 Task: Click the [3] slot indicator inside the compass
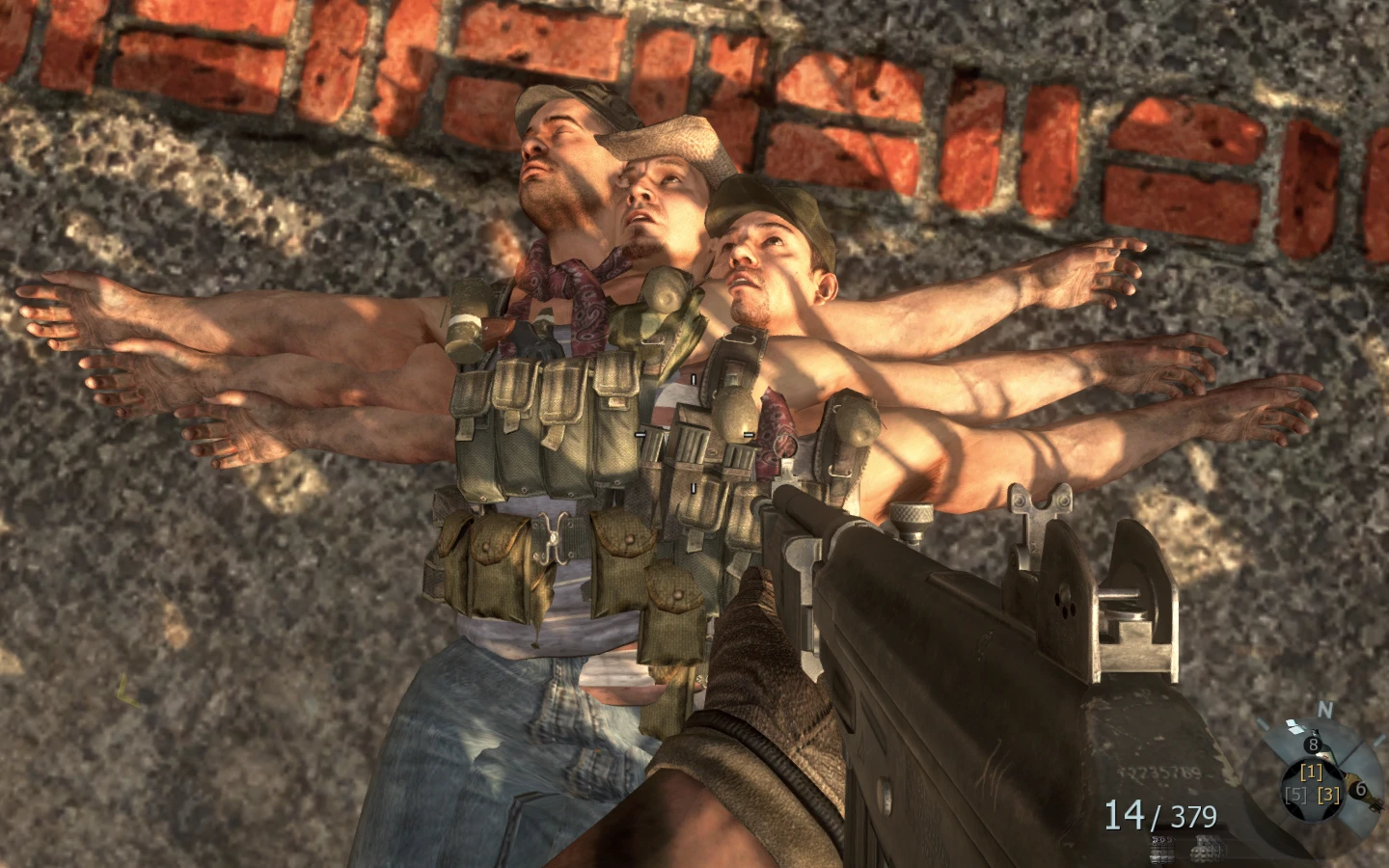click(x=1327, y=795)
